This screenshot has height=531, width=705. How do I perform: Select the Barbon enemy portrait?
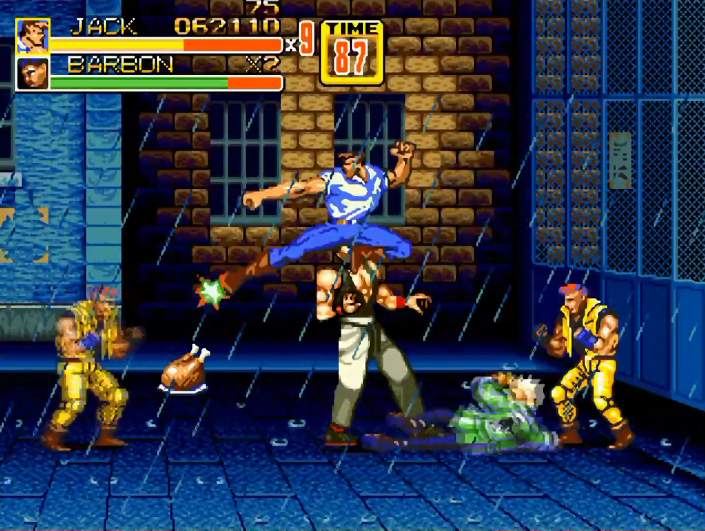[32, 74]
